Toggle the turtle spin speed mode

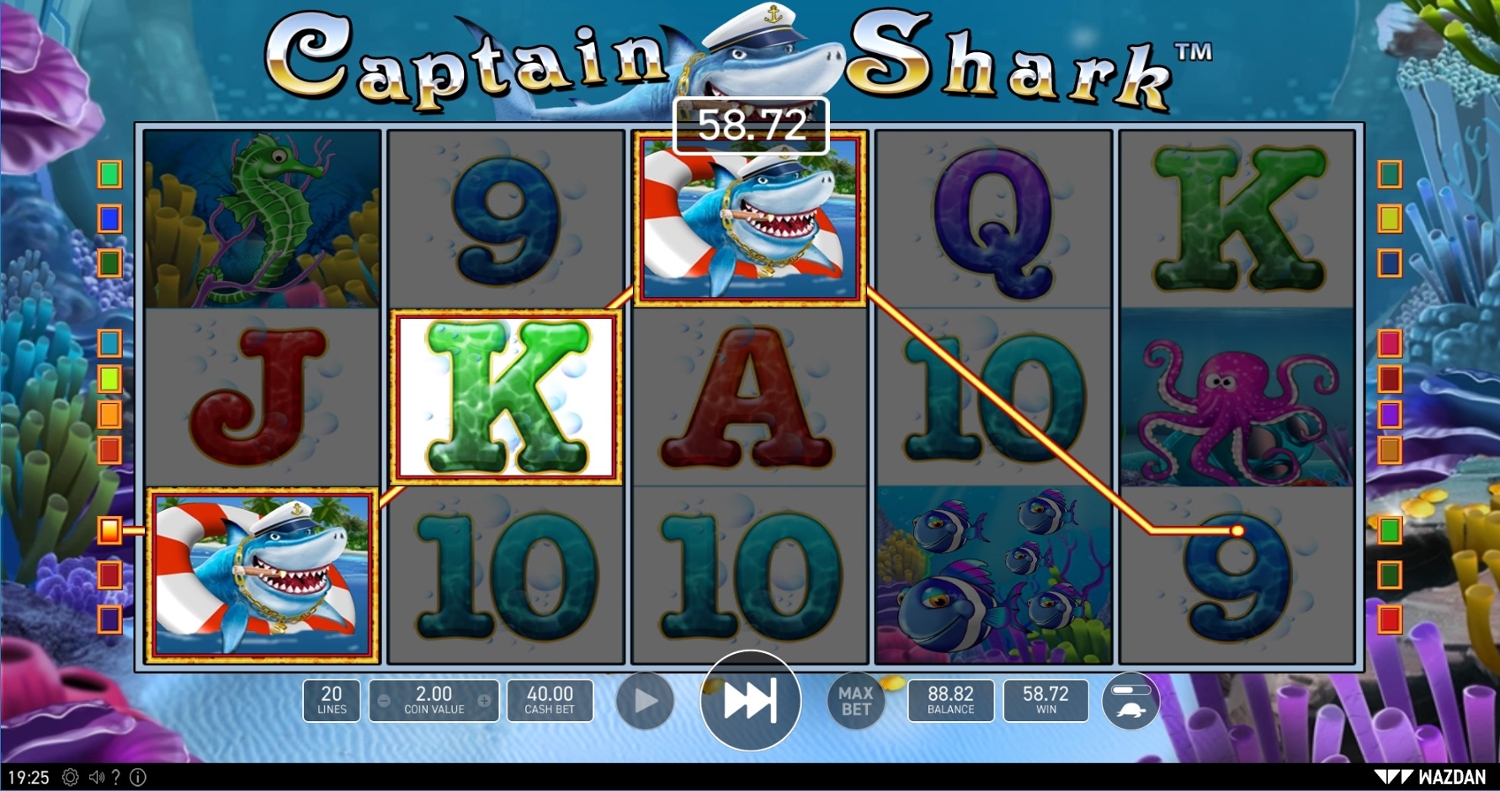coord(1131,701)
